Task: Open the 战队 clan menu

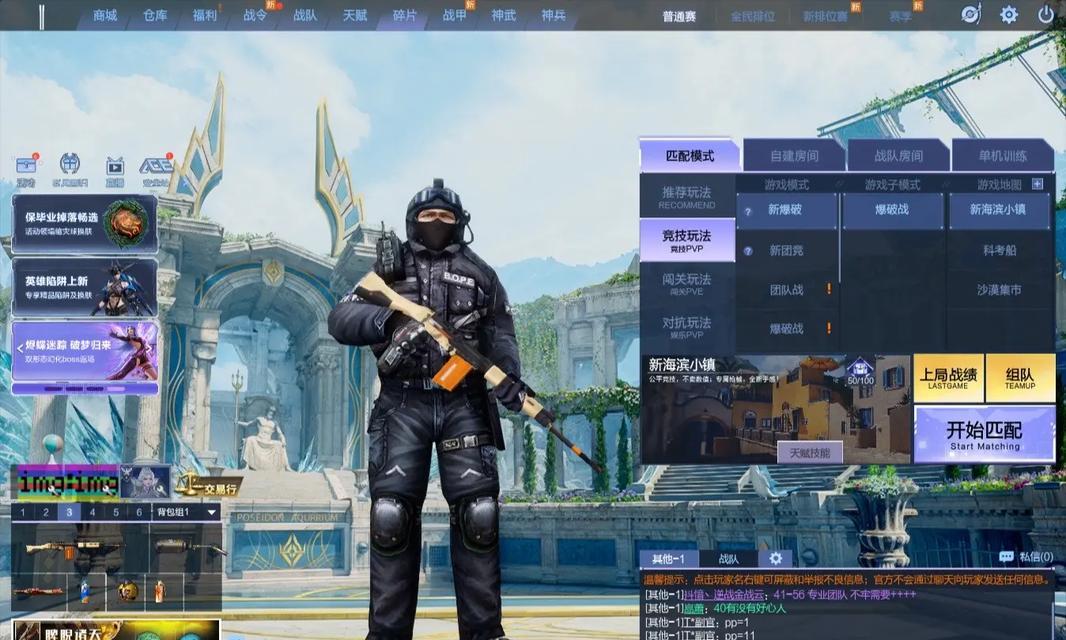Action: 305,15
